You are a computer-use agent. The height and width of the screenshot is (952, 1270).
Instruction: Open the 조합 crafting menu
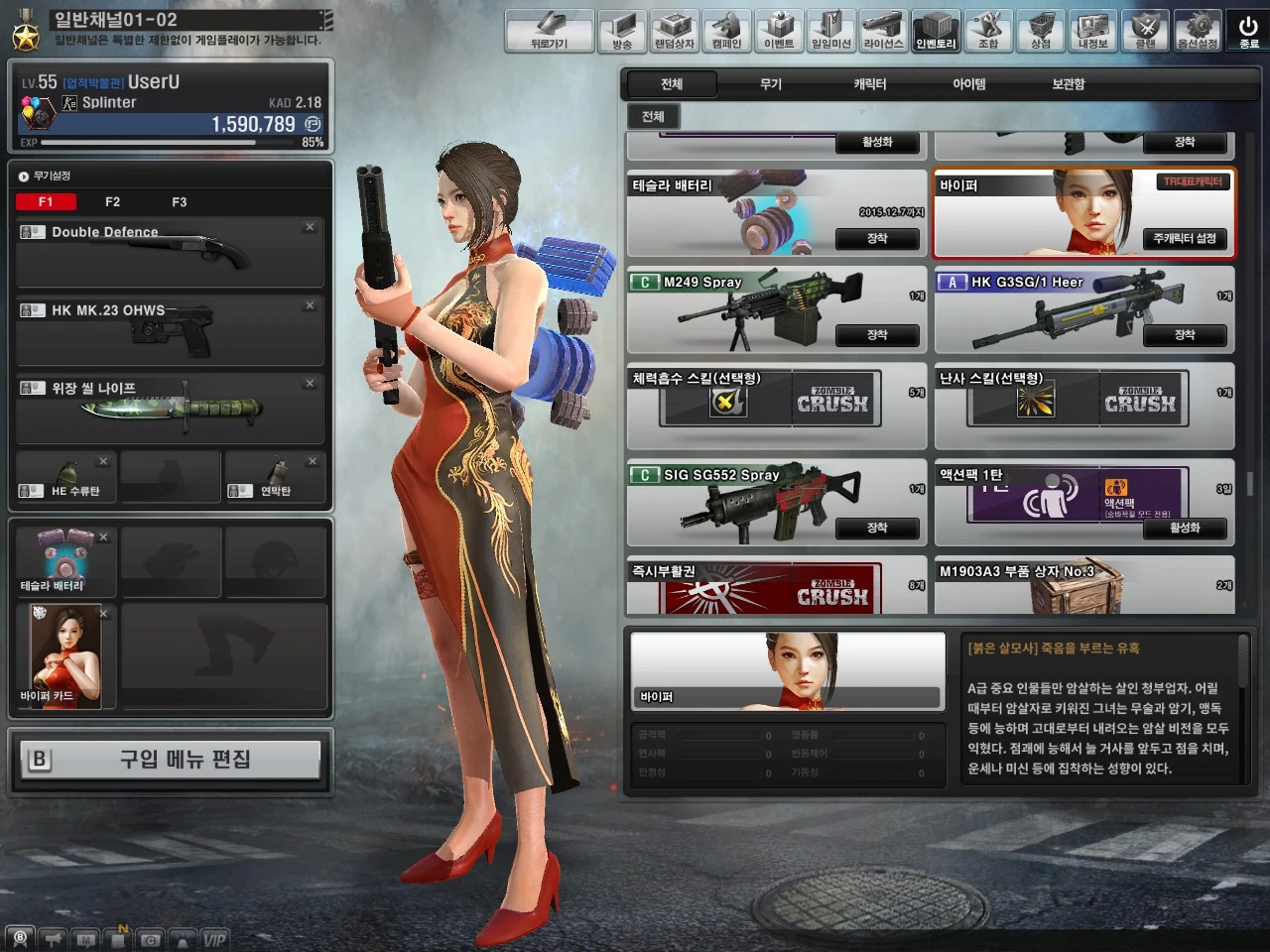988,31
